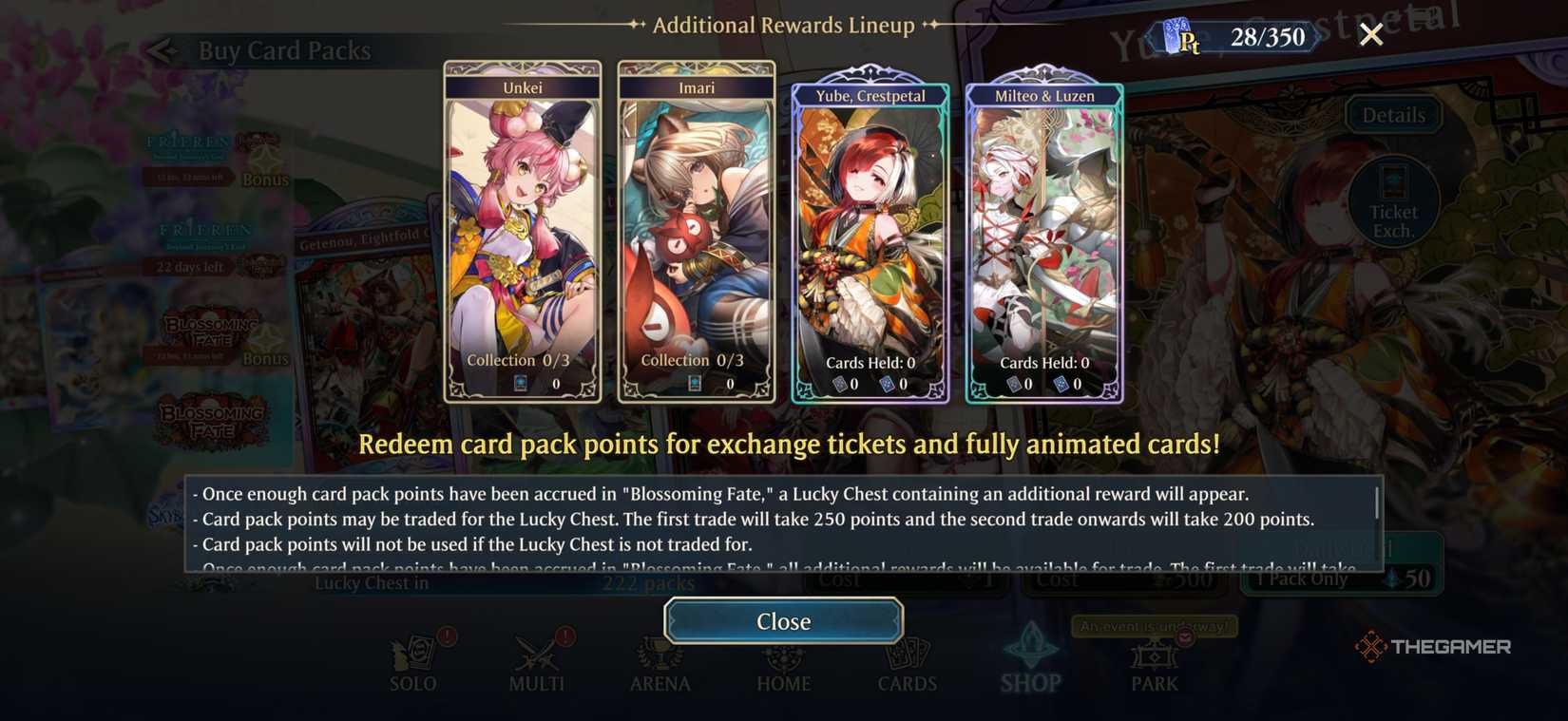The height and width of the screenshot is (721, 1568).
Task: Open the ARENA trophy icon
Action: click(x=660, y=655)
